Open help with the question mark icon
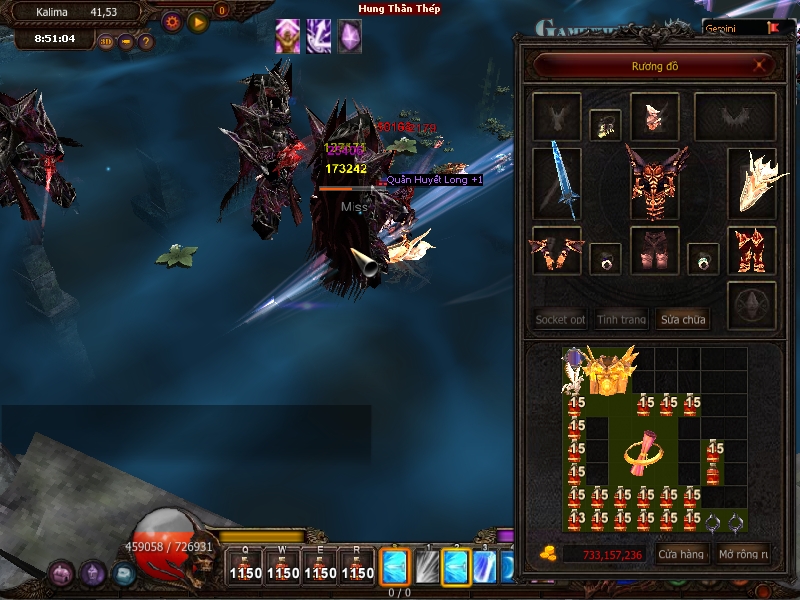800x600 pixels. click(146, 42)
